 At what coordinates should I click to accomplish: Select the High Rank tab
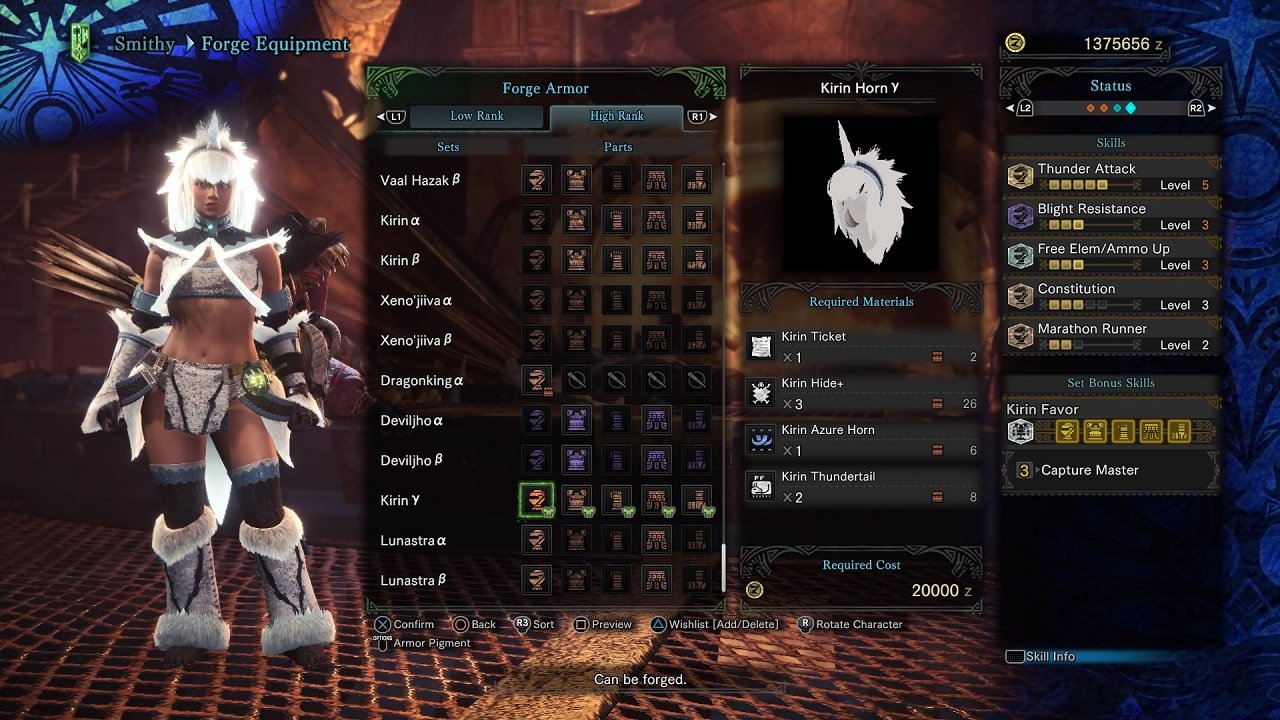(x=616, y=116)
